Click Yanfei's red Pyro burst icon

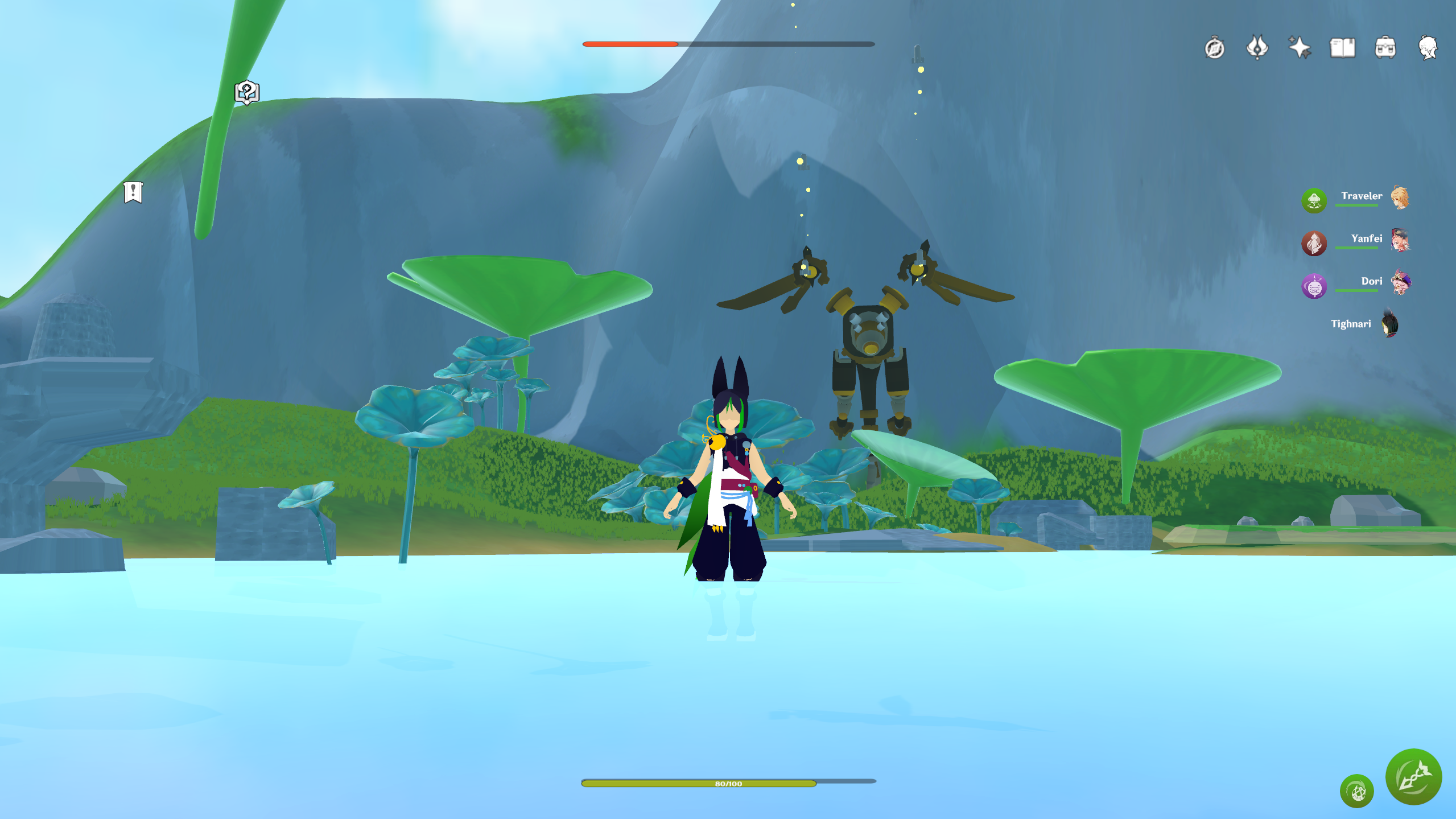(x=1314, y=243)
